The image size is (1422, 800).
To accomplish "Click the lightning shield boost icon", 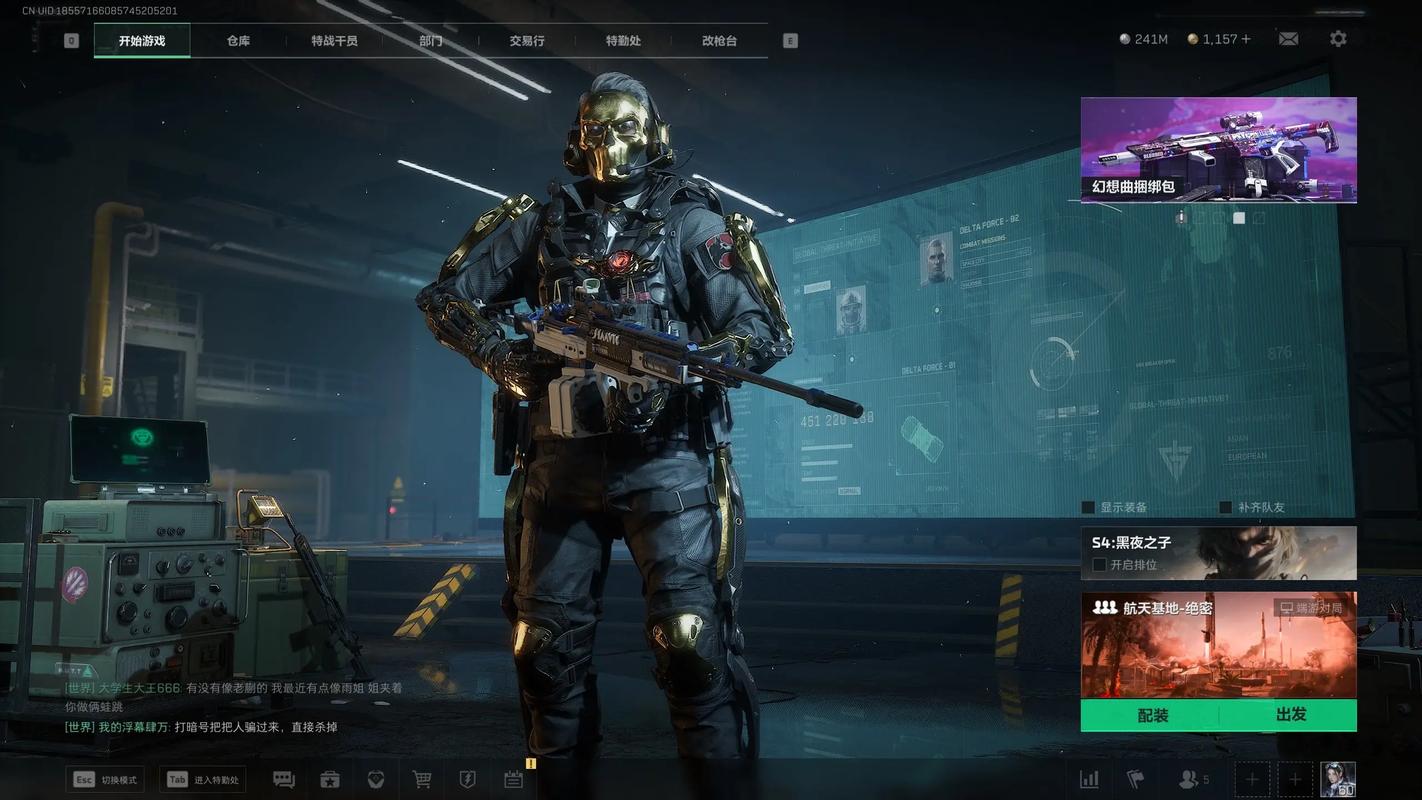I will [467, 779].
